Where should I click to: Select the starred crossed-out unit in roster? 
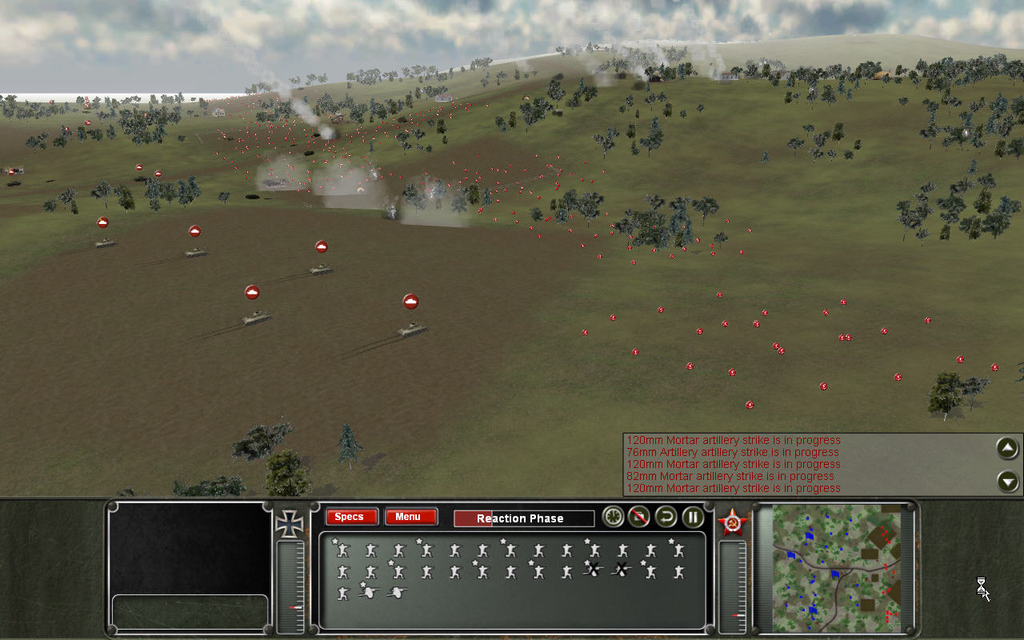click(x=593, y=570)
